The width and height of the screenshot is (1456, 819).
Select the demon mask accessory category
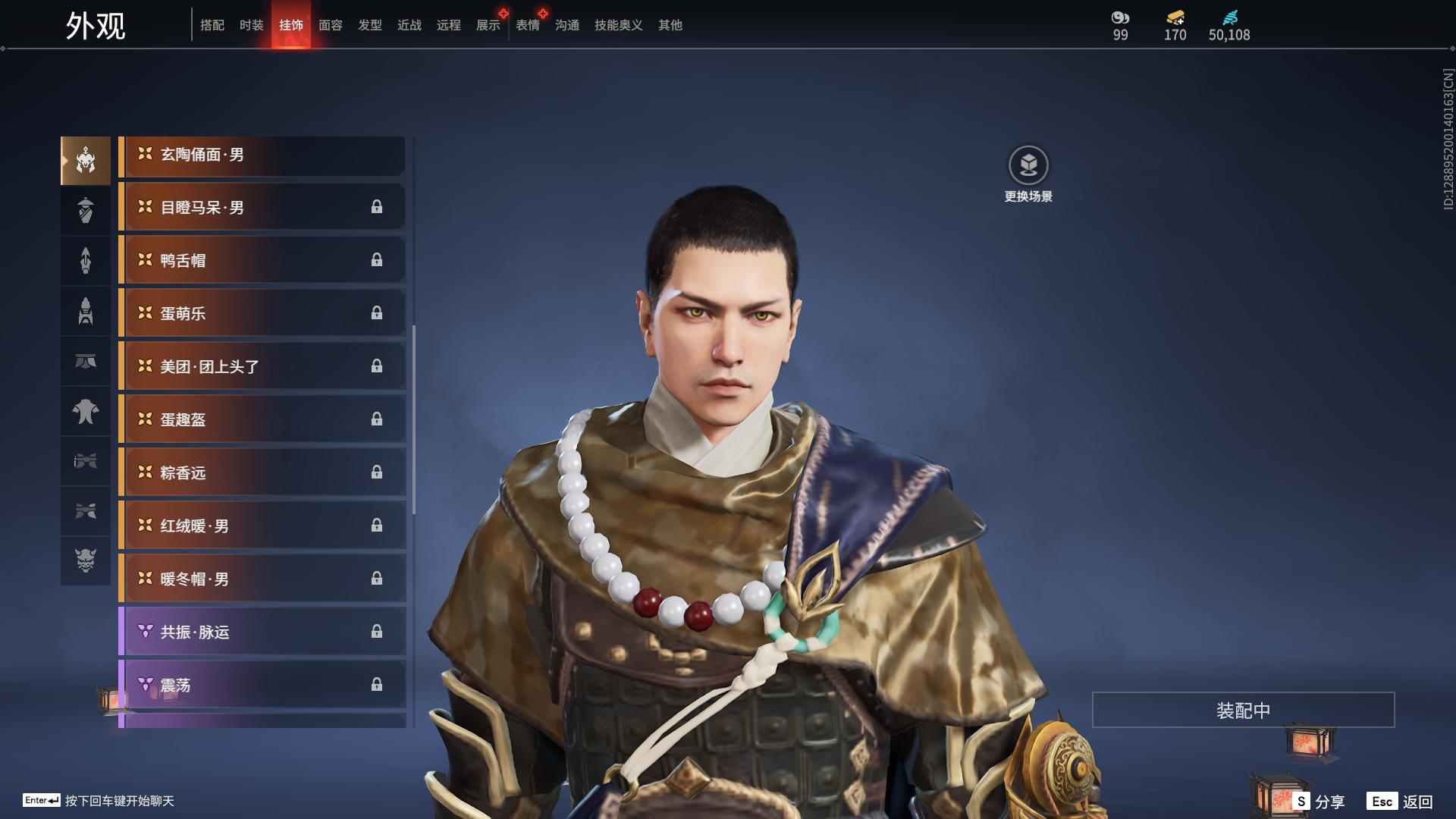86,560
